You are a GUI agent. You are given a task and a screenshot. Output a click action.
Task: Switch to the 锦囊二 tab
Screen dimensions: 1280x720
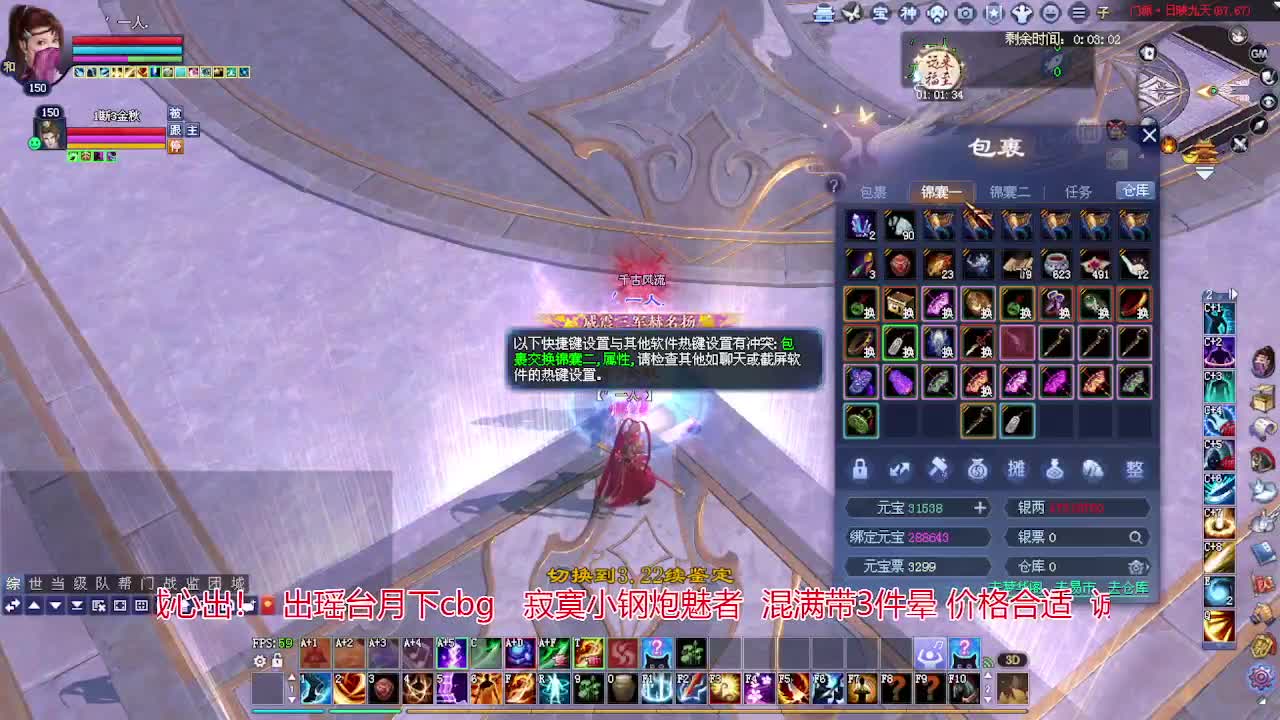coord(1010,191)
